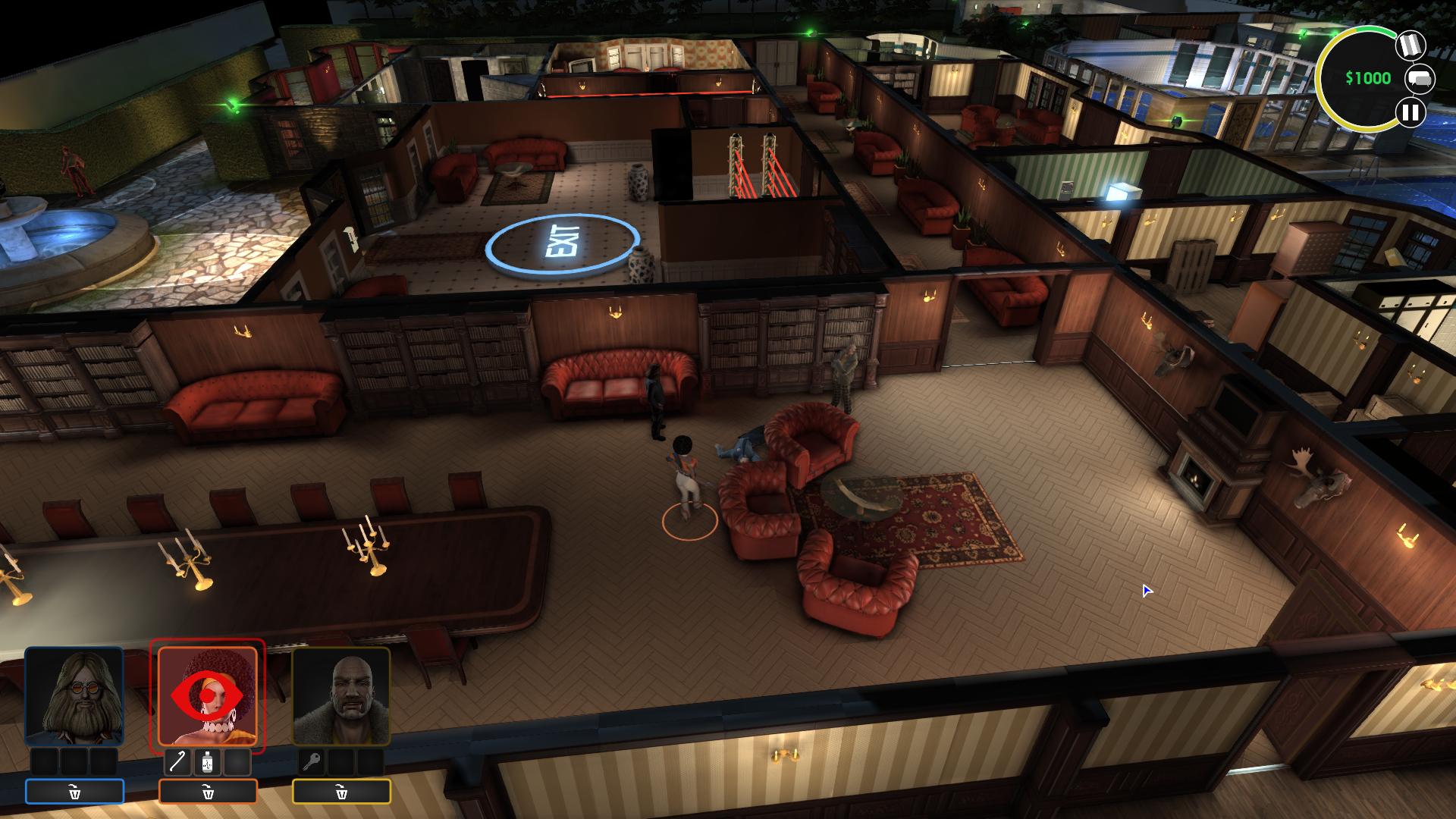1456x819 pixels.
Task: Select the bald man character portrait
Action: (x=341, y=696)
